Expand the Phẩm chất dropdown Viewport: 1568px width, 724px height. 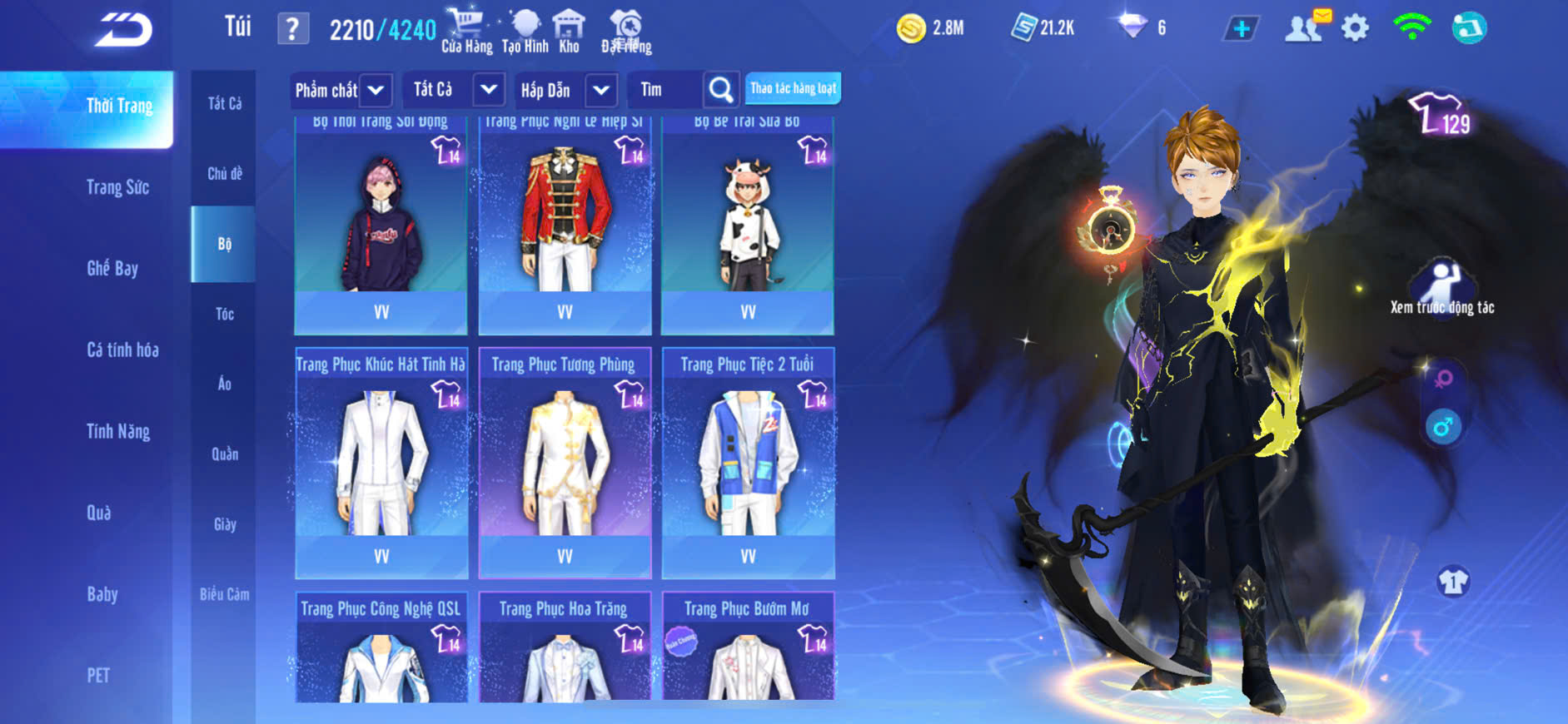coord(376,90)
